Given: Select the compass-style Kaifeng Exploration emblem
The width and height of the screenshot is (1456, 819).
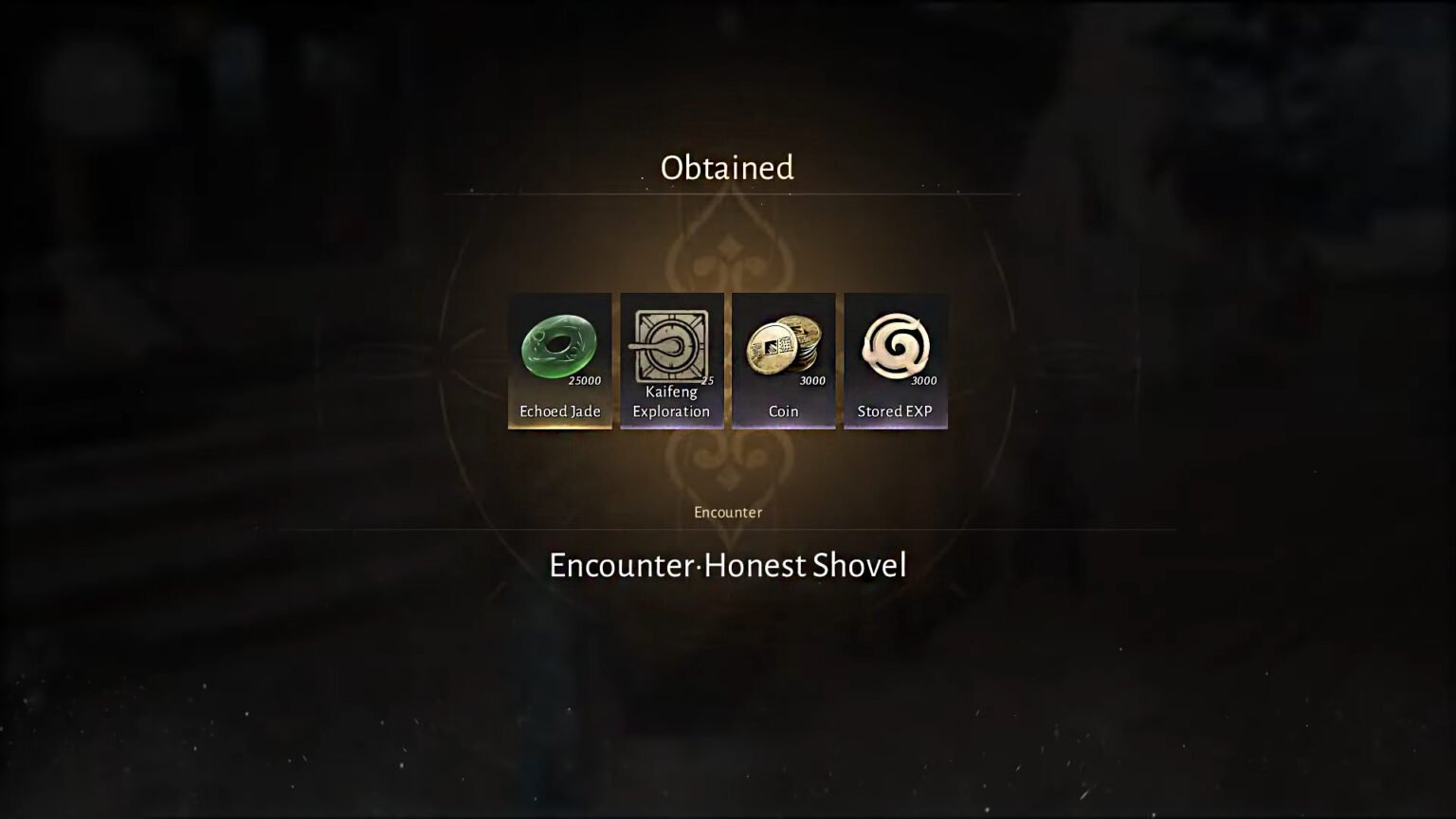Looking at the screenshot, I should pyautogui.click(x=671, y=348).
